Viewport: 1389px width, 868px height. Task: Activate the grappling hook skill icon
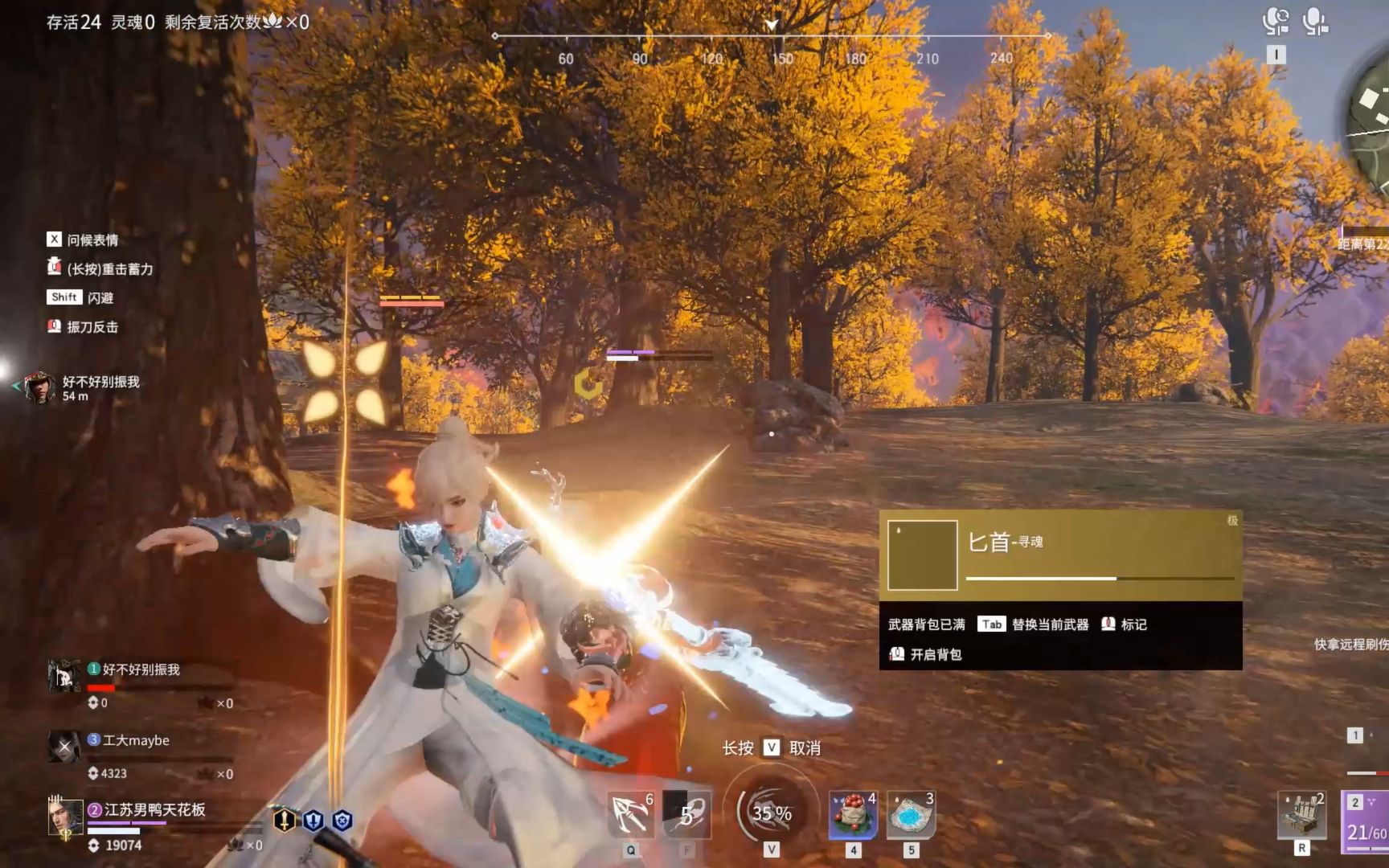(631, 813)
